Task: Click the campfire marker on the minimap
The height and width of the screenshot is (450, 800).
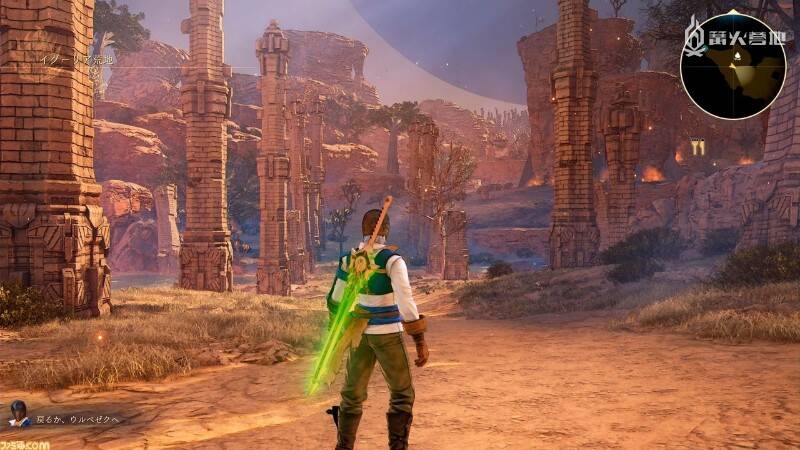Action: tap(735, 57)
